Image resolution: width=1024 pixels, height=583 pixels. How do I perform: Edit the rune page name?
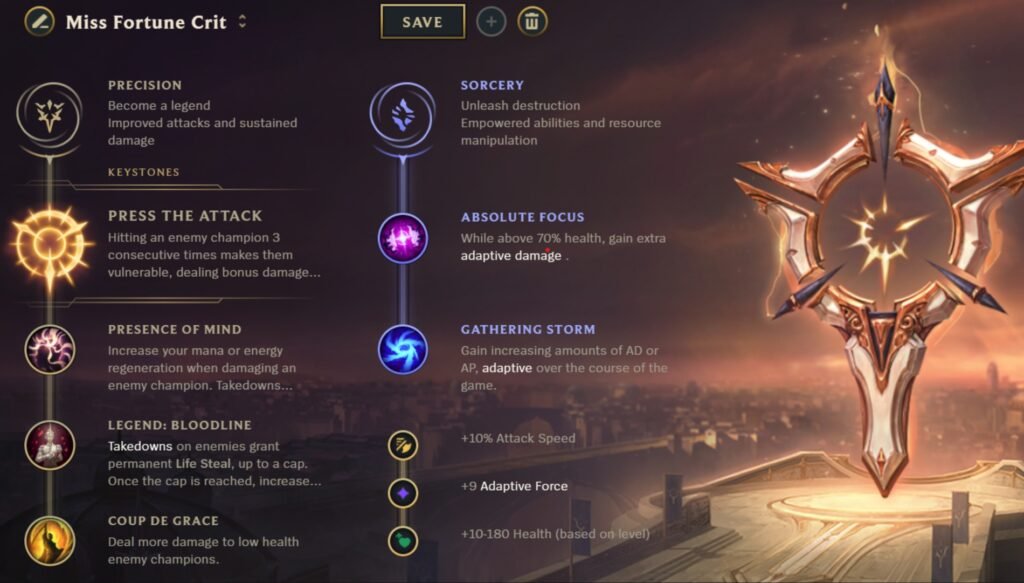click(x=40, y=22)
